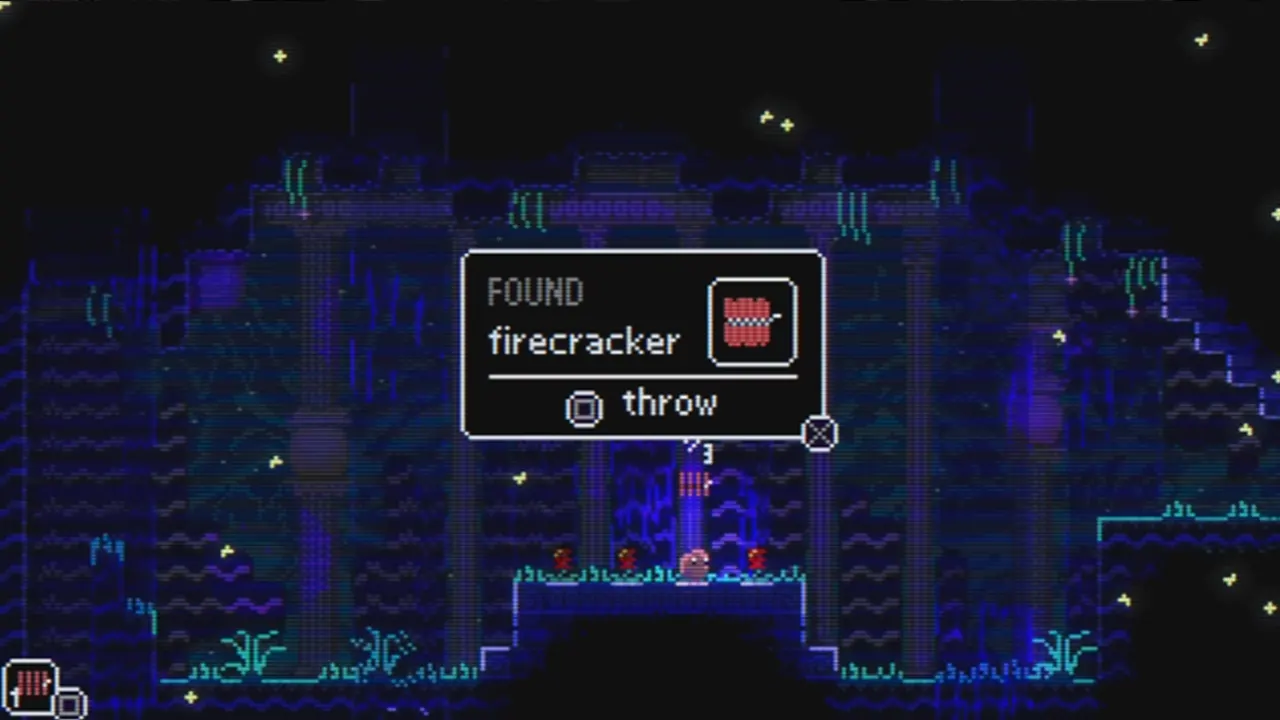This screenshot has height=720, width=1280.
Task: Click the X button icon below the dialog
Action: tap(819, 434)
